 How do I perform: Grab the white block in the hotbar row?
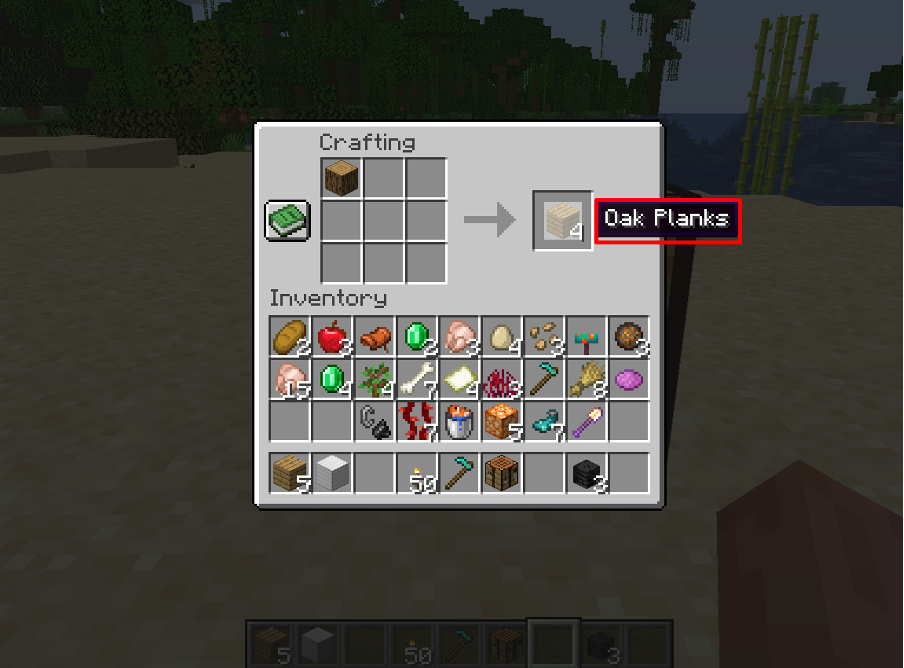pos(331,474)
